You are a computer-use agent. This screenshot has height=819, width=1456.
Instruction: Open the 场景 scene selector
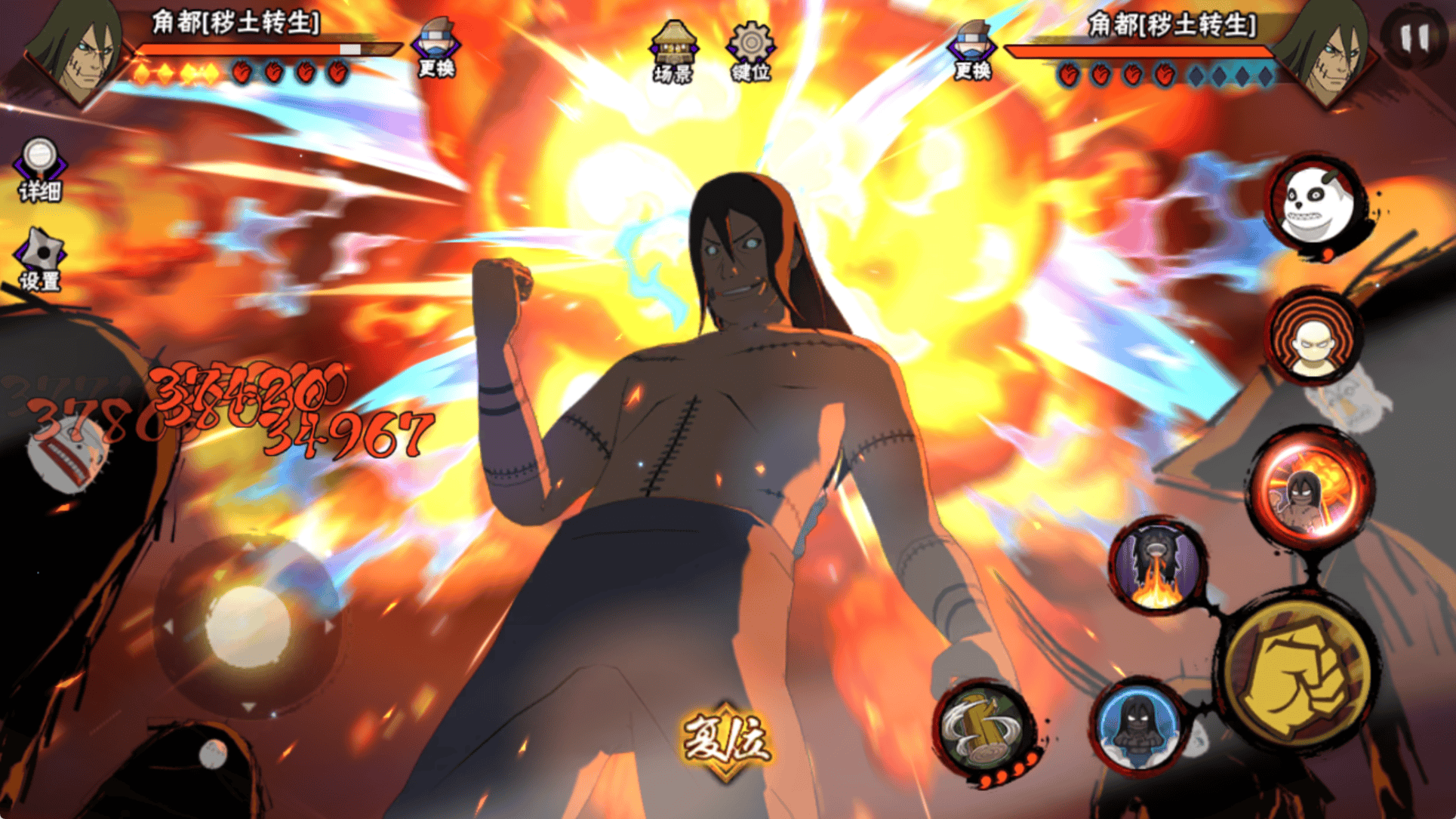pos(673,51)
